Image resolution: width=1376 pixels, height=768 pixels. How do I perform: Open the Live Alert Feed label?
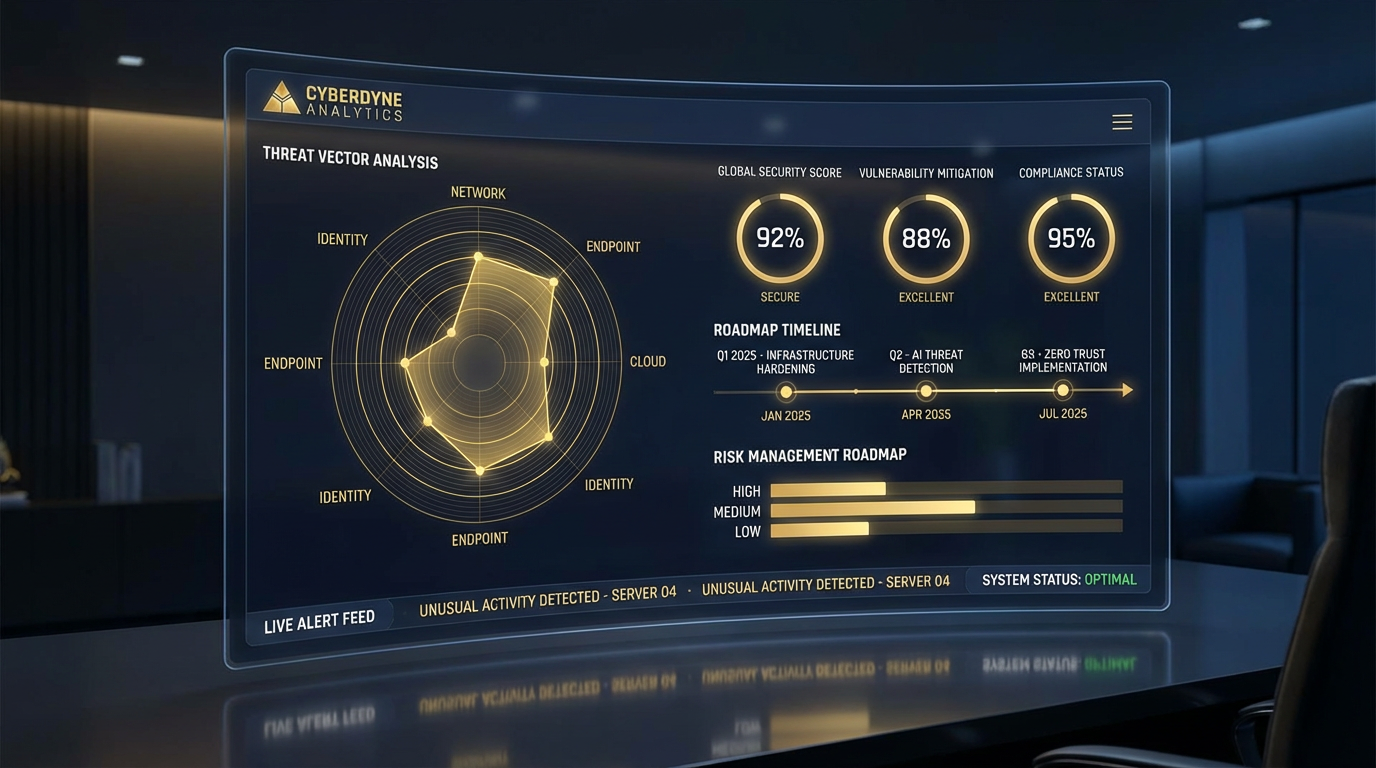(x=319, y=623)
